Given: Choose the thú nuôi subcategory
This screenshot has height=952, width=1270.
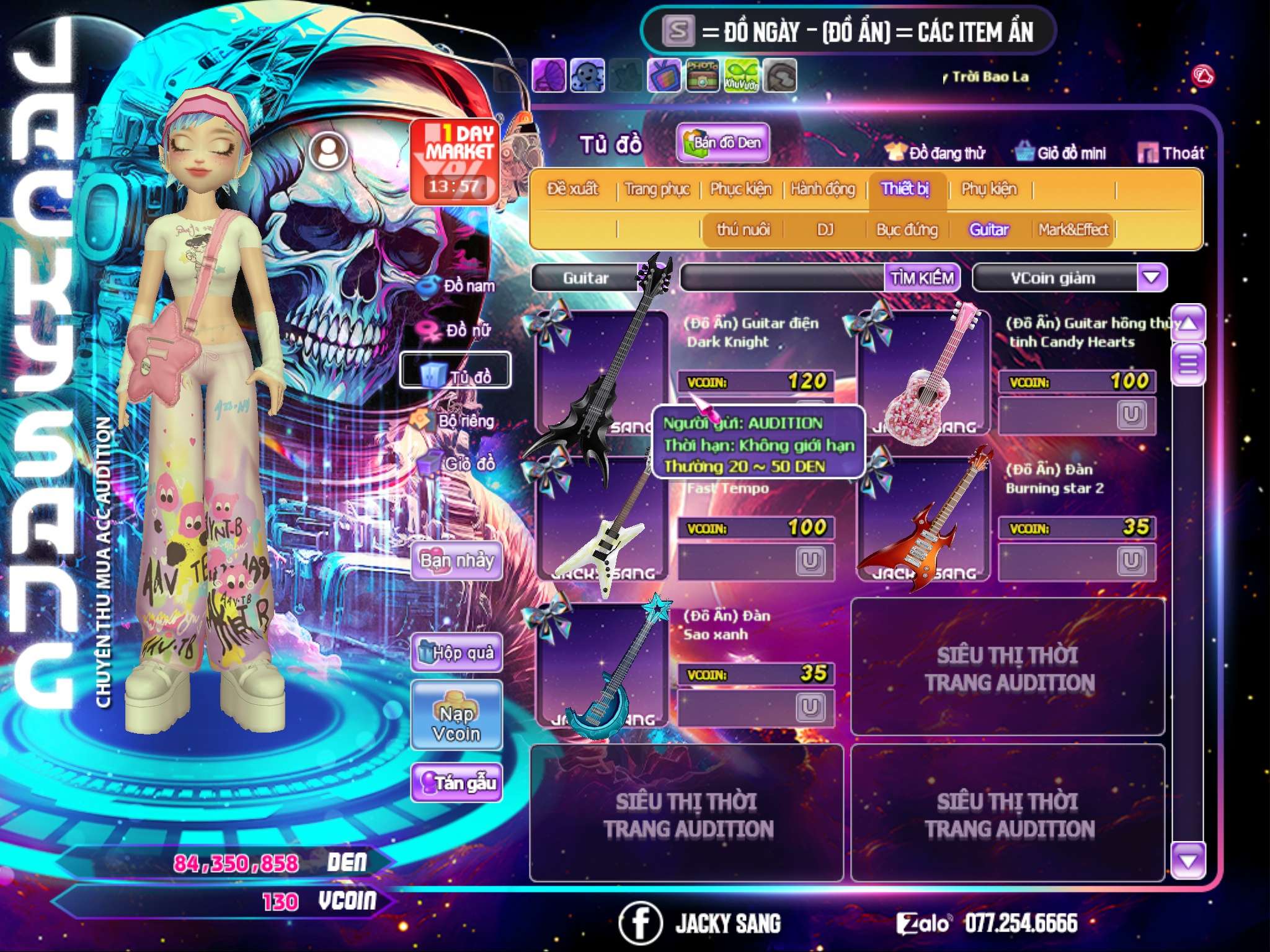Looking at the screenshot, I should tap(743, 230).
